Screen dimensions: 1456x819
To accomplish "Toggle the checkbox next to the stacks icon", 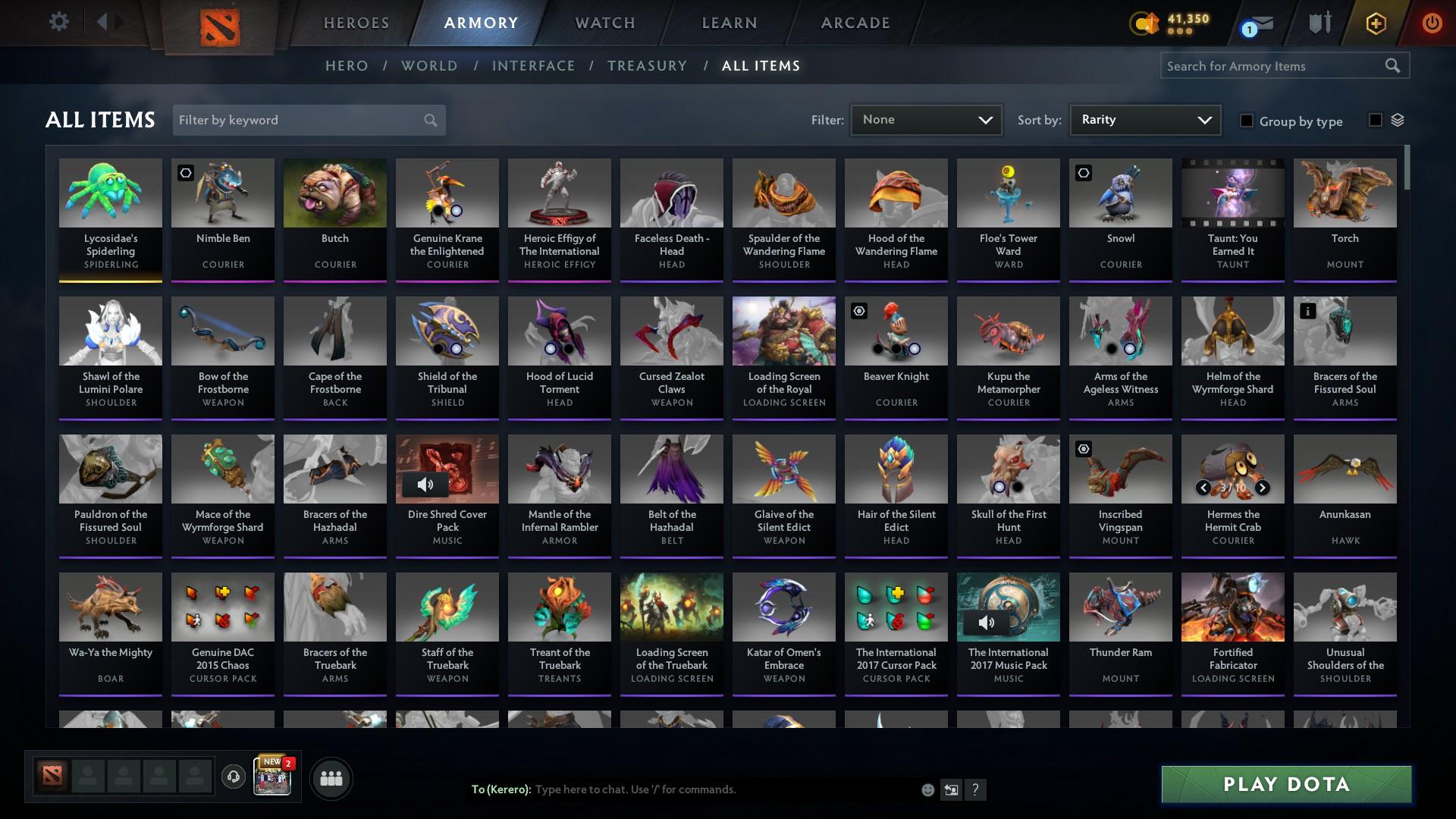I will click(x=1375, y=120).
